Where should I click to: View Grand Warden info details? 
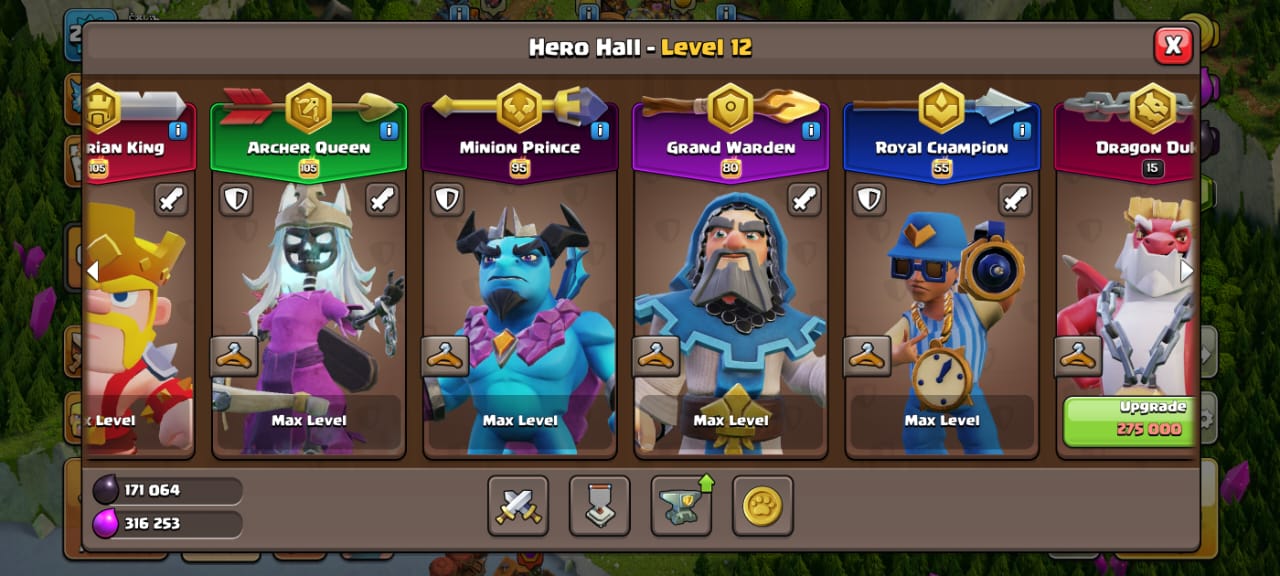pos(811,130)
